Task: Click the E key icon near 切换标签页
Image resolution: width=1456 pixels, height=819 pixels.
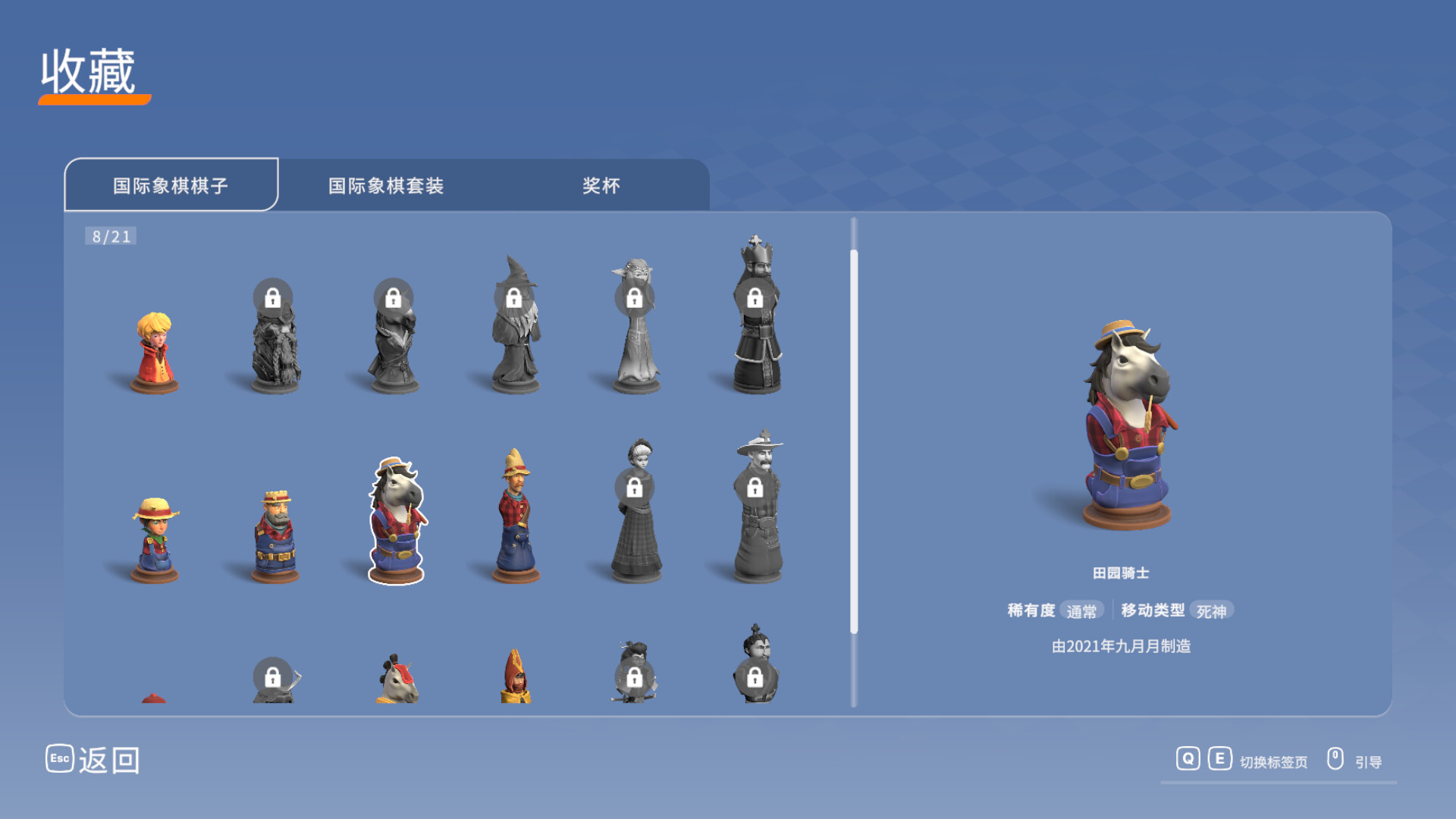Action: click(x=1220, y=758)
